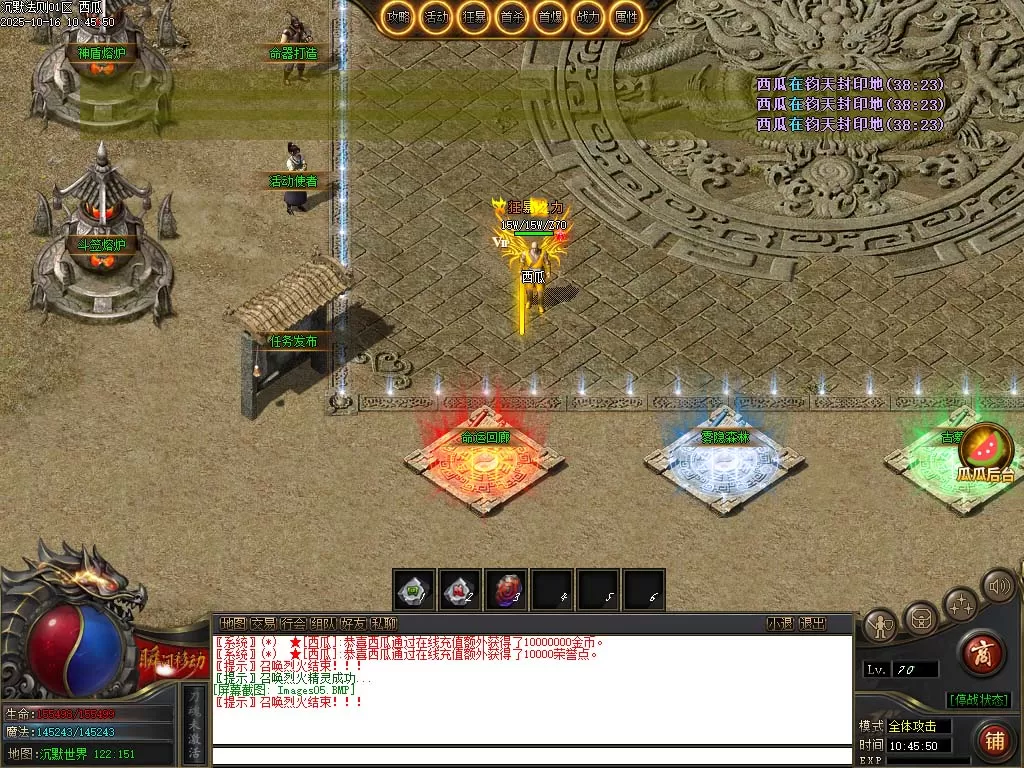Open the 首爆 first-drop panel
Screen dimensions: 1024x768
coord(550,16)
